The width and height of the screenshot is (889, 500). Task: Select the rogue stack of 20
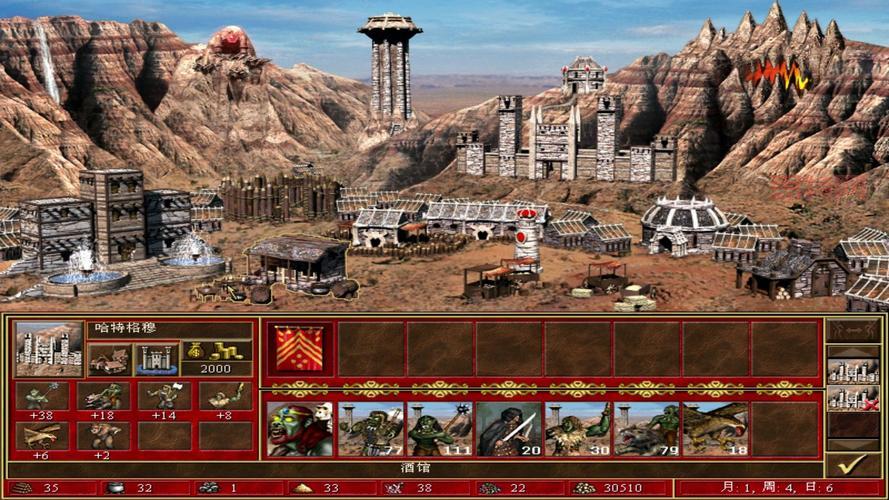(508, 429)
